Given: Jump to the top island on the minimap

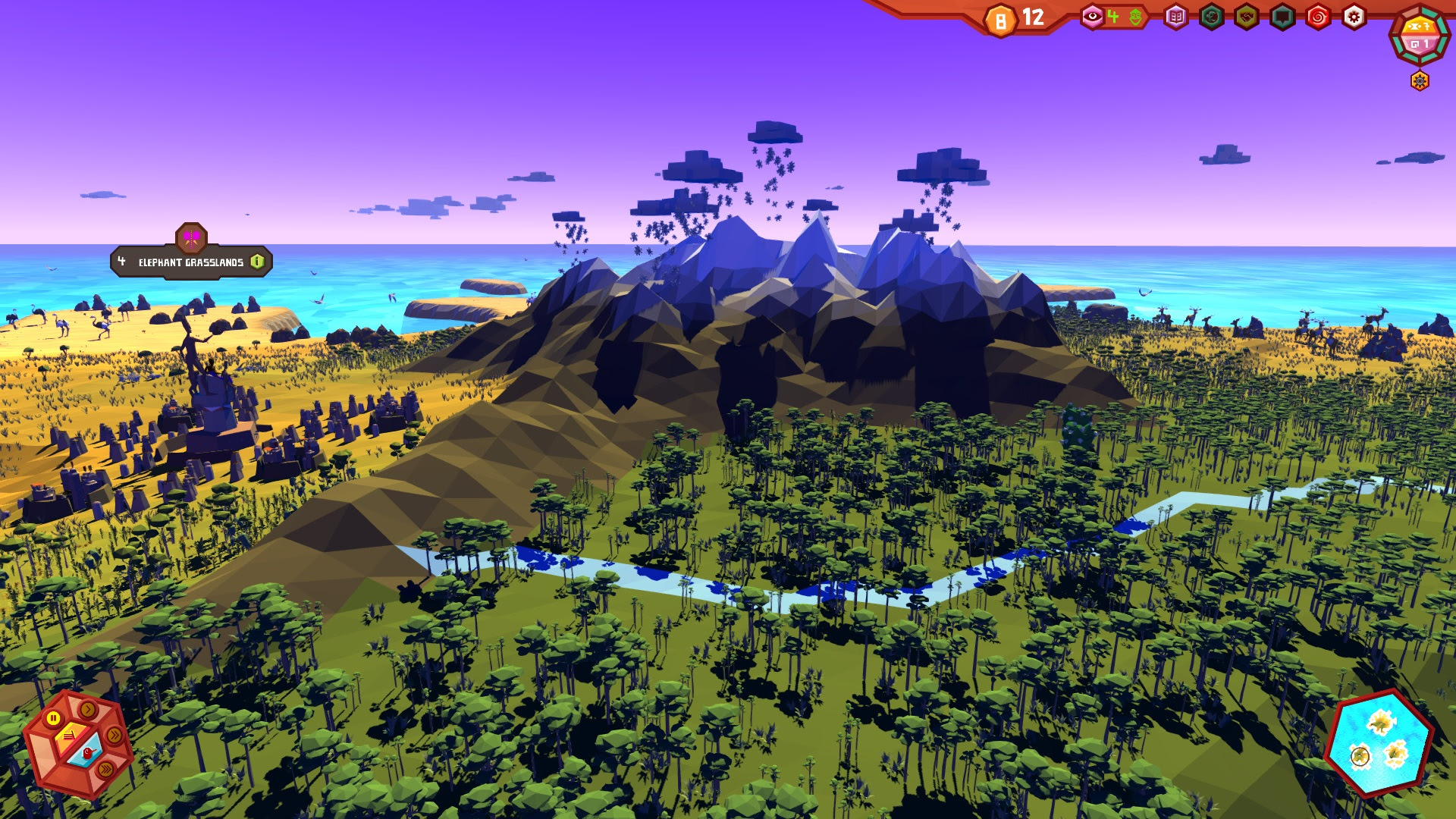Looking at the screenshot, I should pyautogui.click(x=1382, y=721).
